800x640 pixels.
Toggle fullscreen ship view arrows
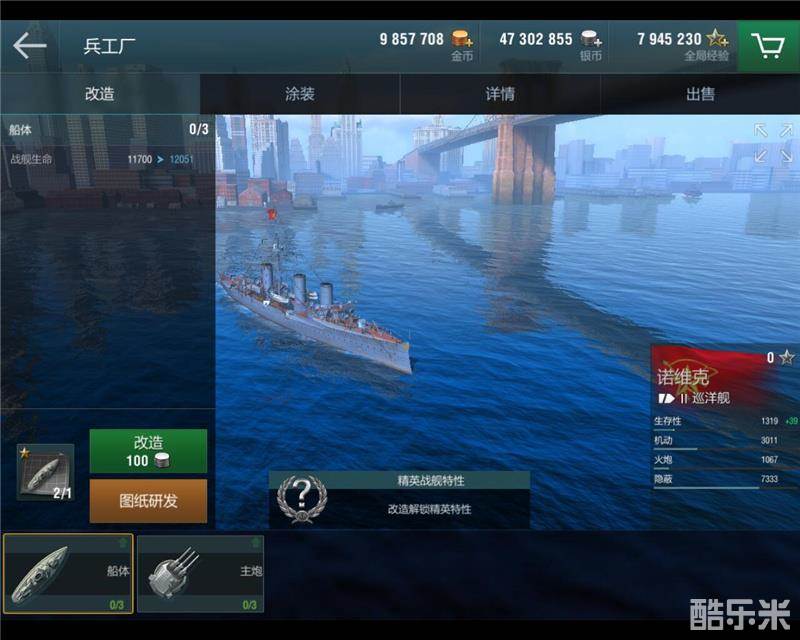773,142
